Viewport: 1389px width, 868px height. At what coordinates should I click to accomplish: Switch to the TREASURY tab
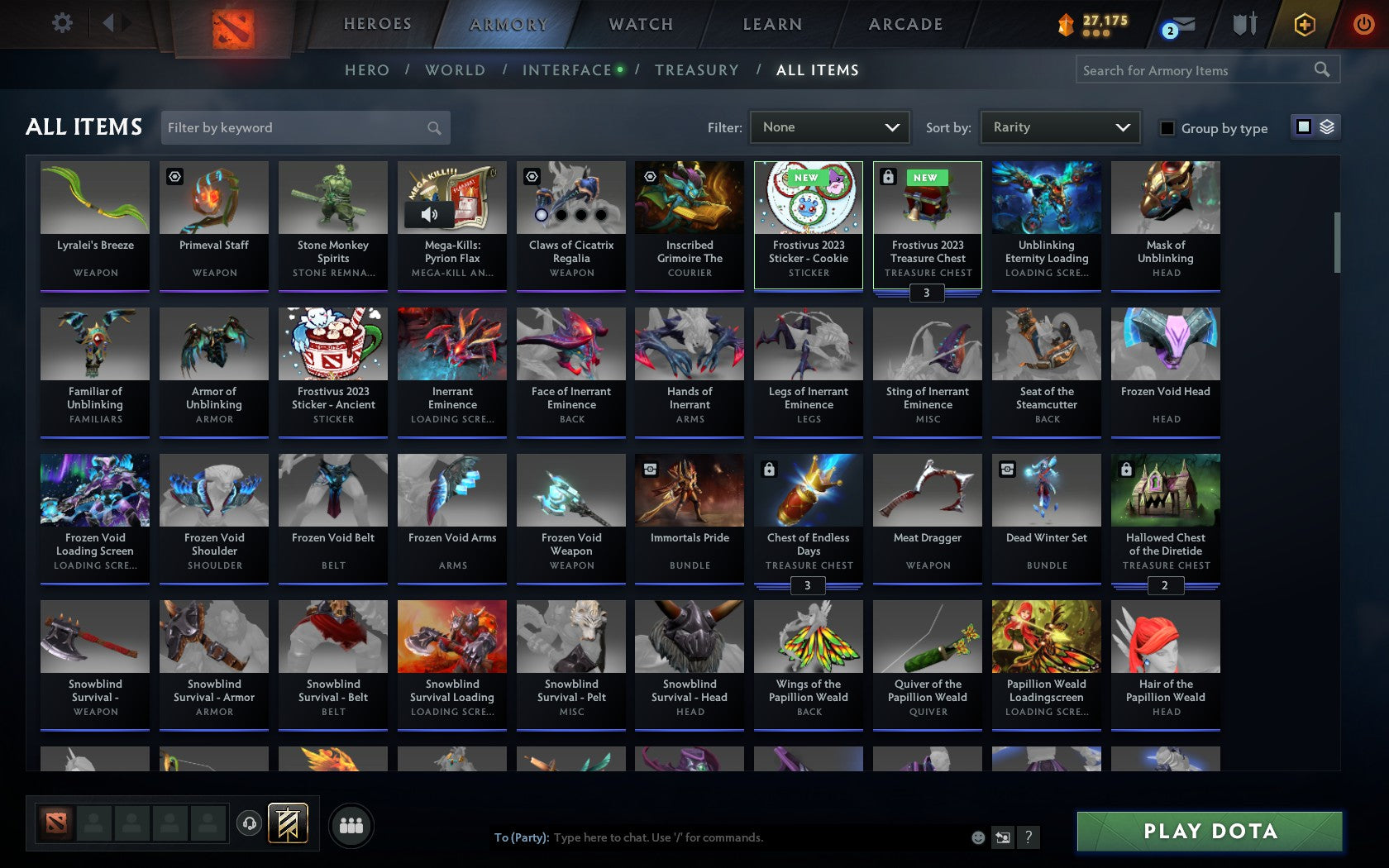697,70
